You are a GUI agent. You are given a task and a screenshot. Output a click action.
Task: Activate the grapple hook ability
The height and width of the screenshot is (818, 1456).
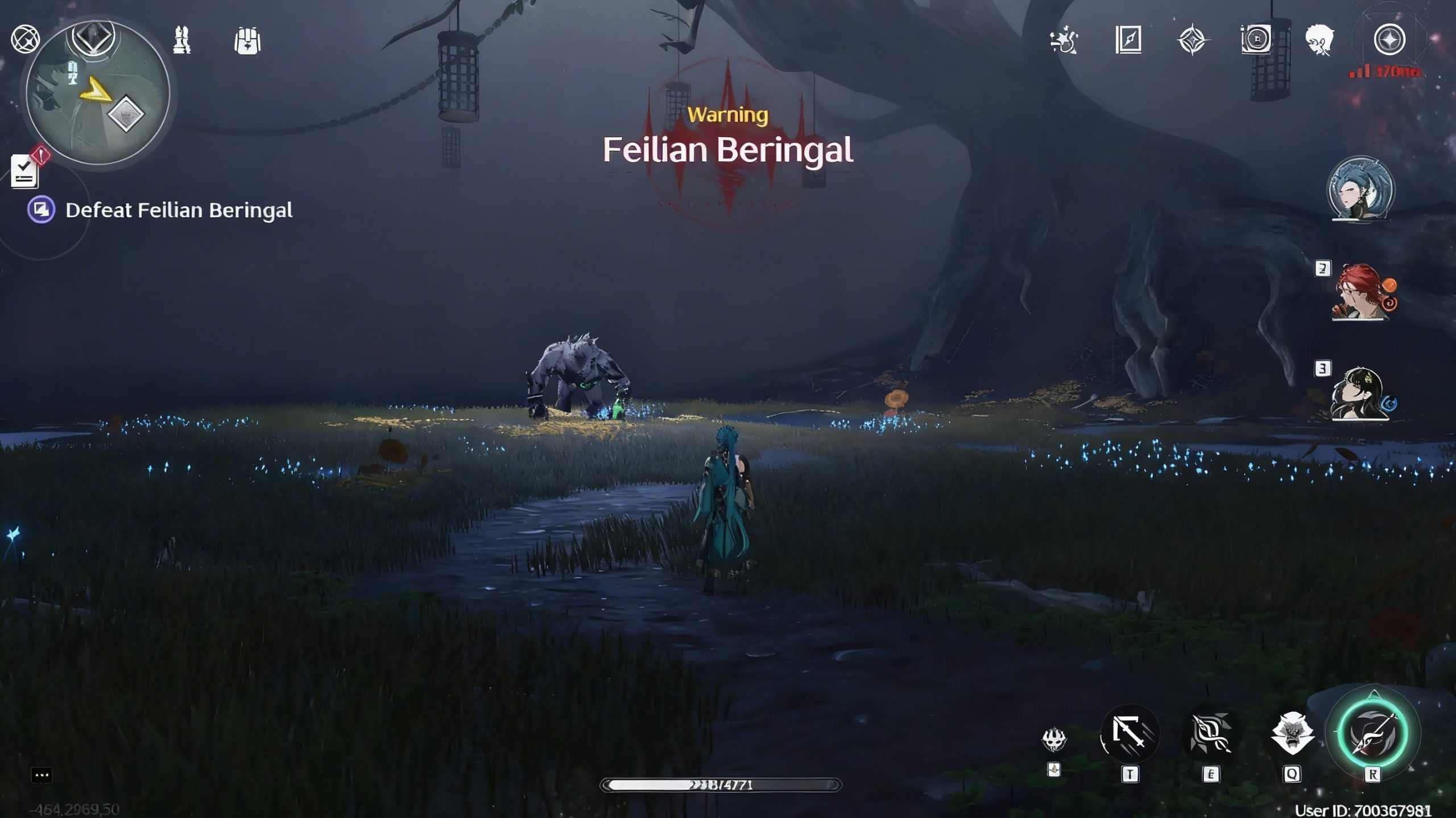1130,734
